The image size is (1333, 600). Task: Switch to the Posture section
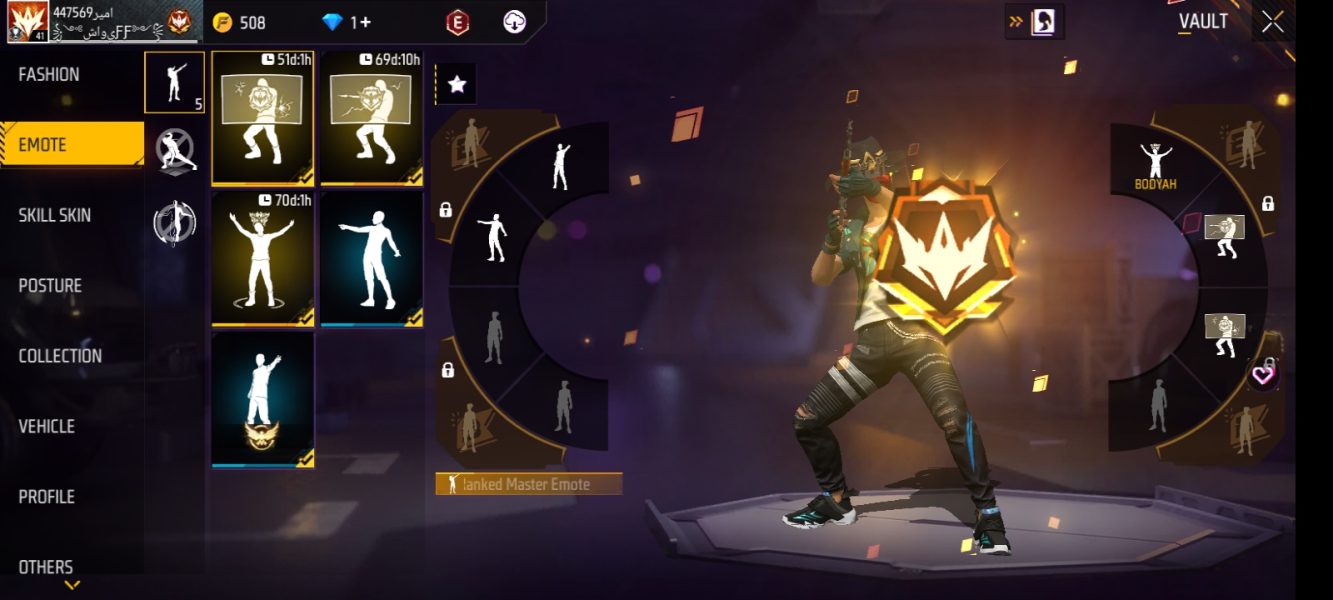point(50,286)
